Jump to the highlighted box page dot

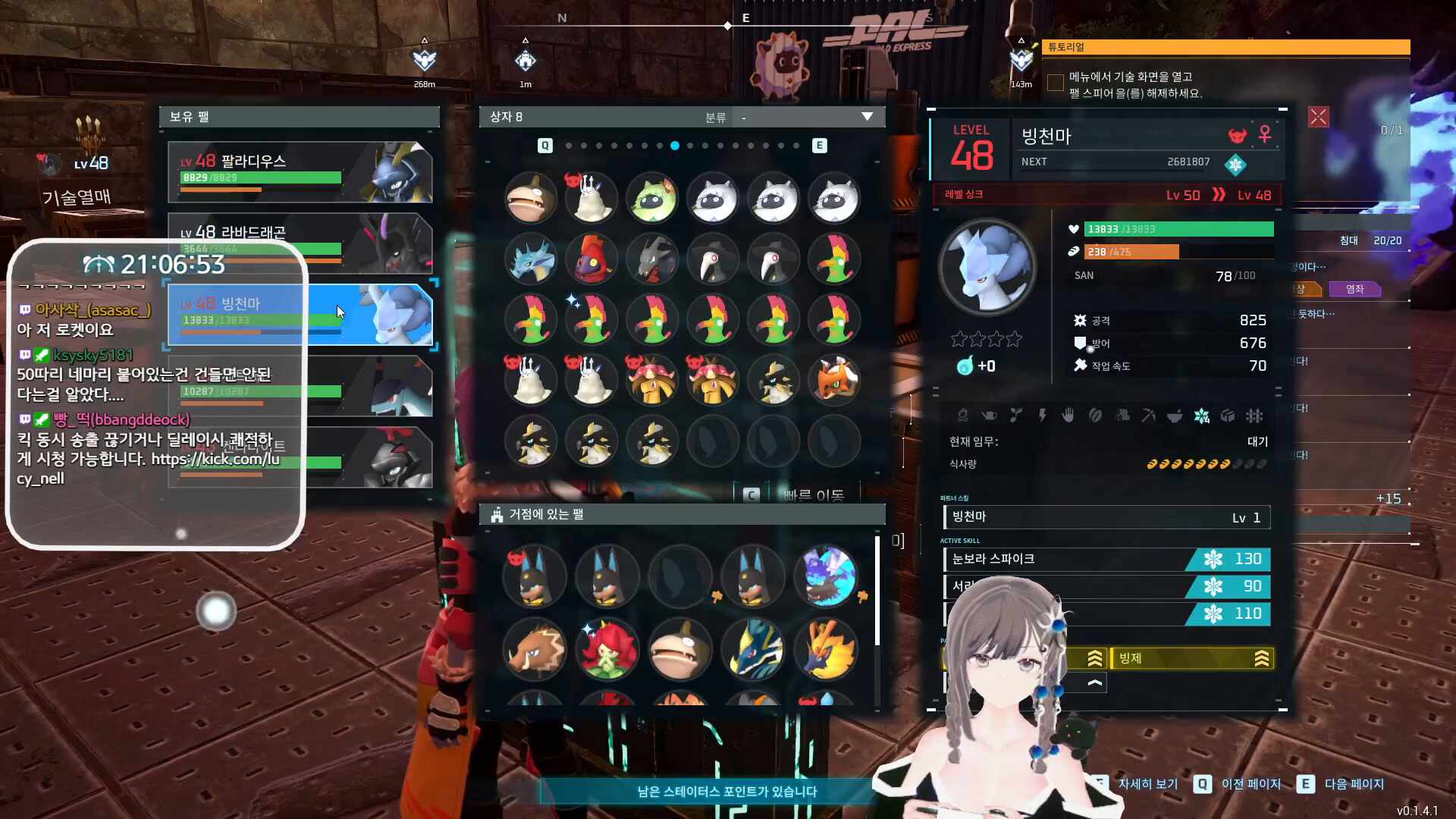pyautogui.click(x=674, y=146)
